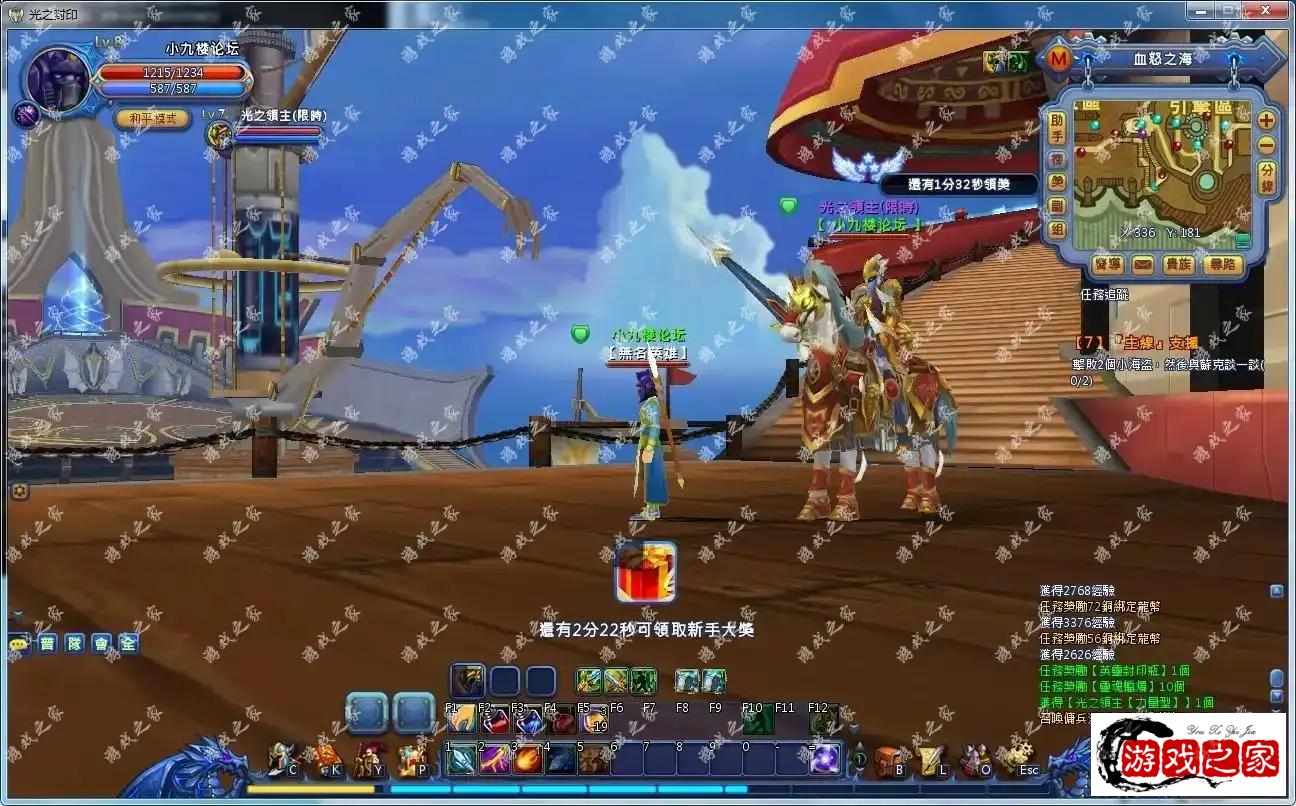
Task: Select the 光之領主 mercenary portrait
Action: [218, 133]
